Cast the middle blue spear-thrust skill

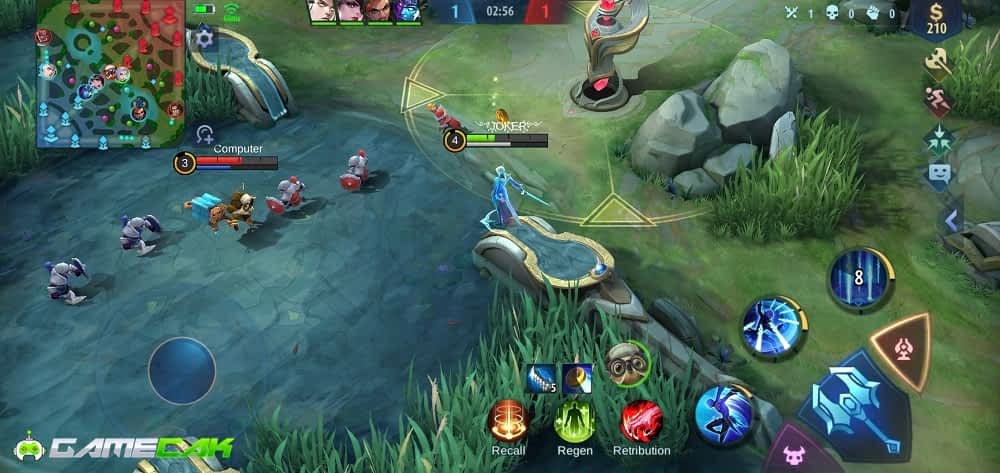pos(773,327)
